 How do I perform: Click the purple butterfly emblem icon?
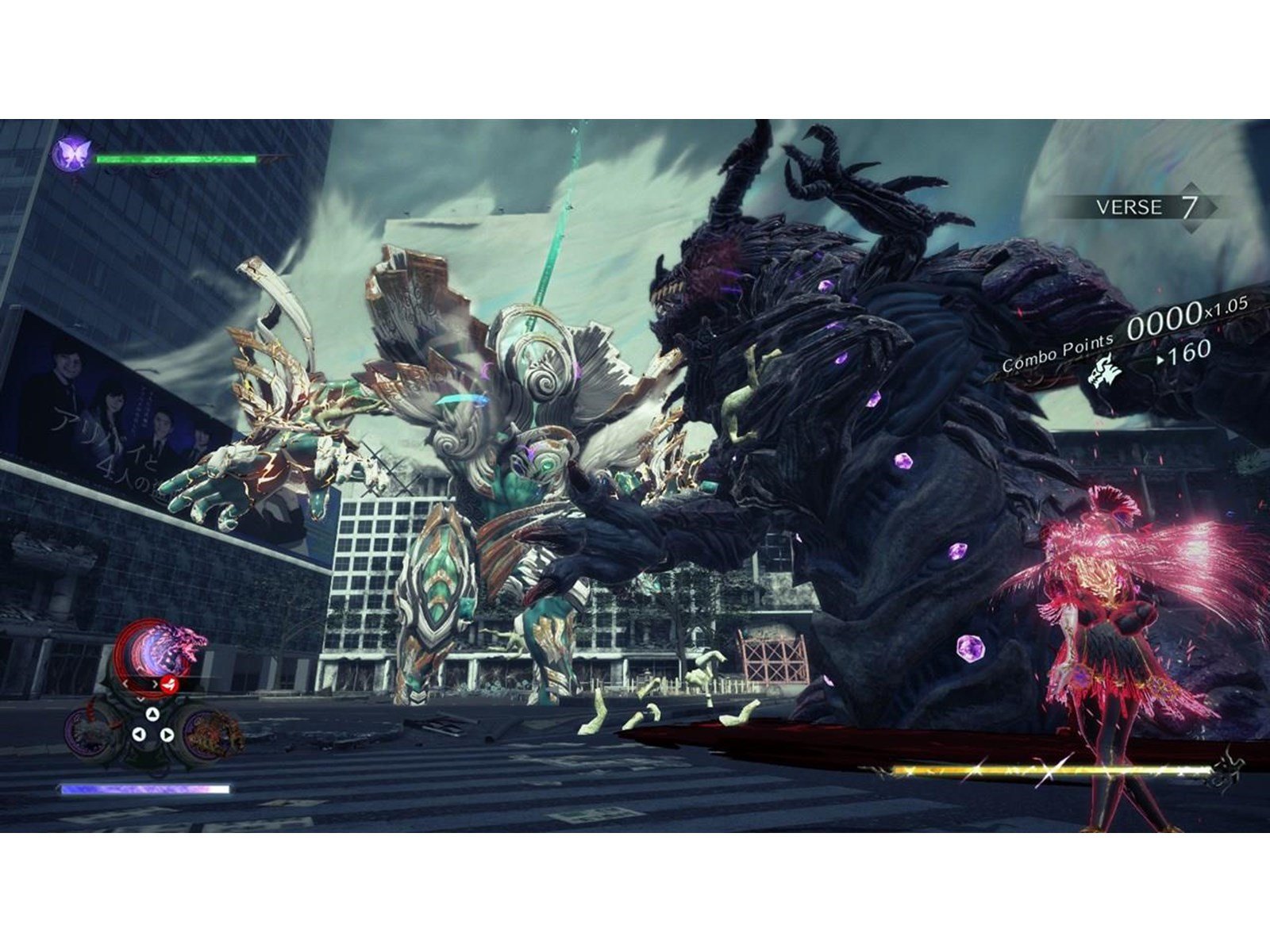click(x=72, y=152)
